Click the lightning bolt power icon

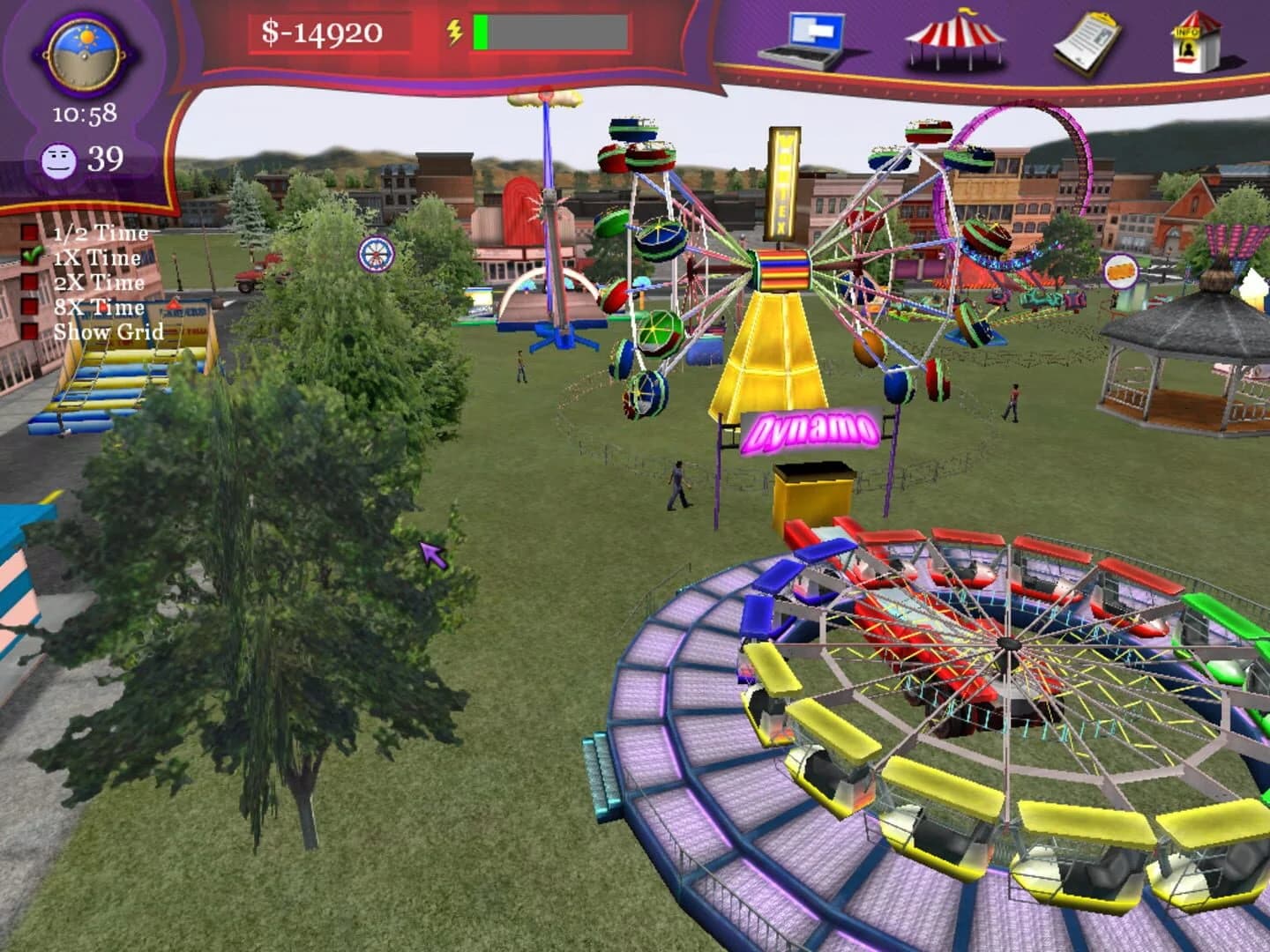pos(455,33)
